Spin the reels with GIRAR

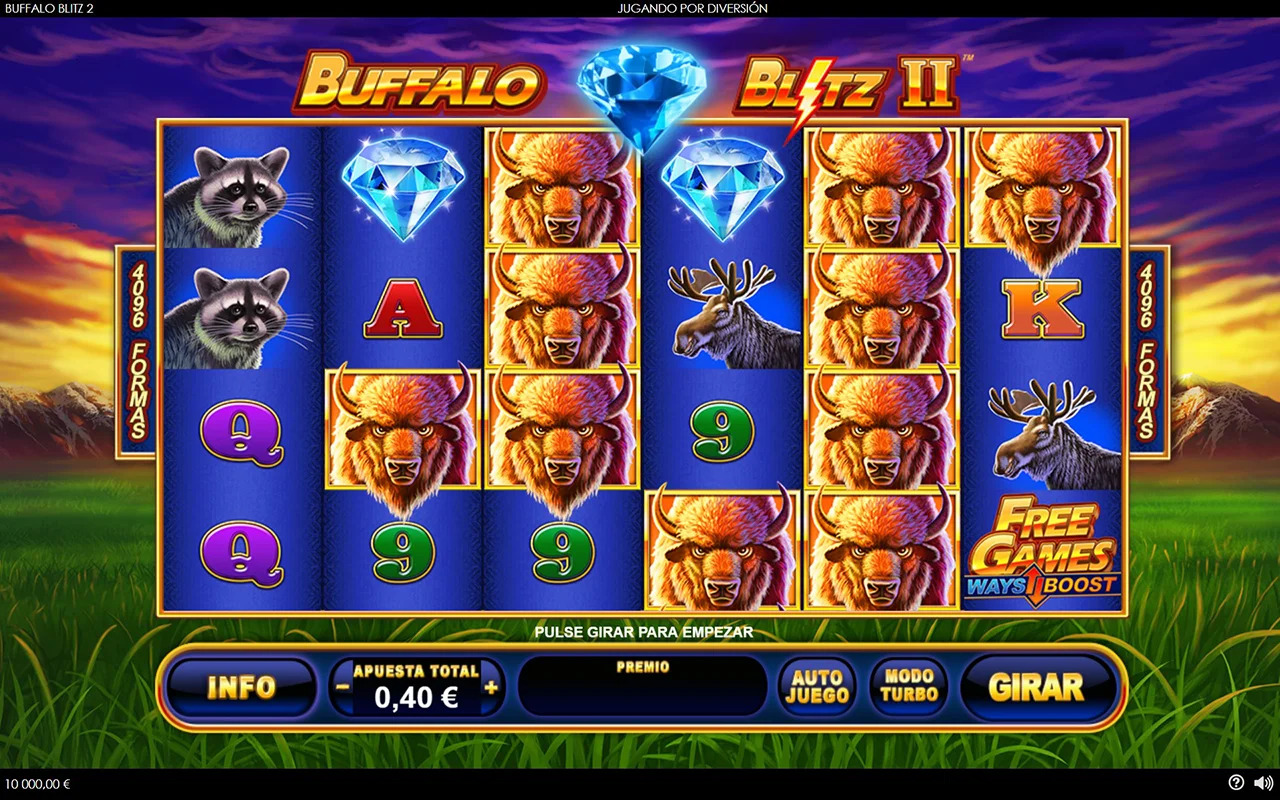[1036, 687]
